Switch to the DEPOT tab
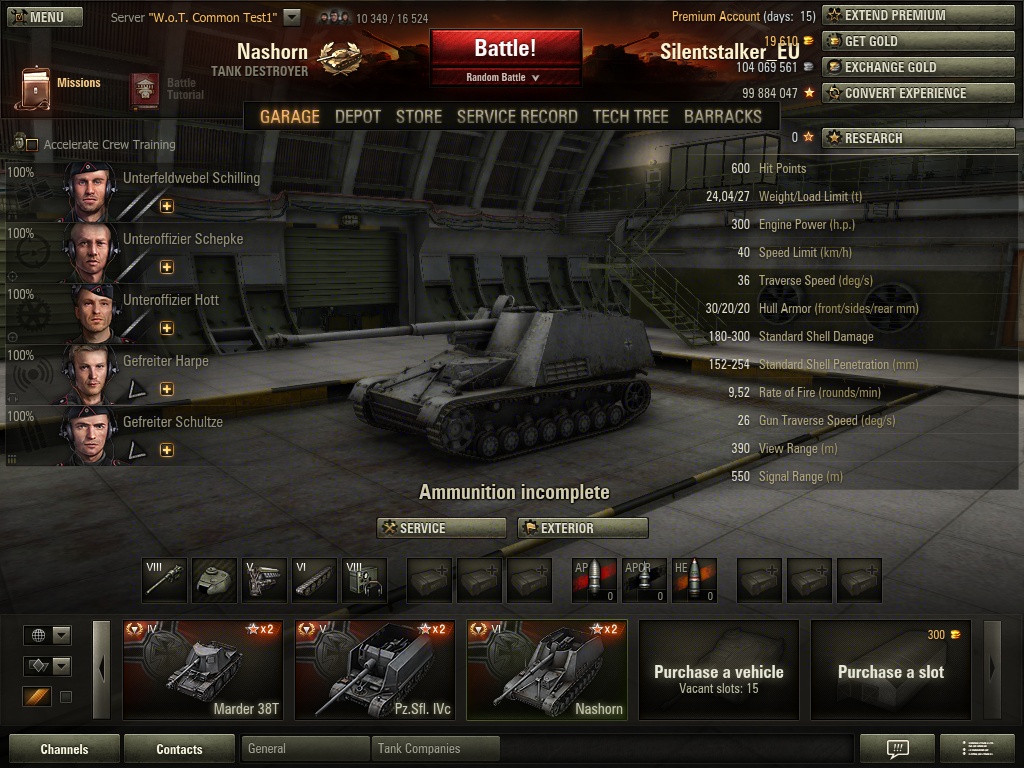 tap(358, 116)
